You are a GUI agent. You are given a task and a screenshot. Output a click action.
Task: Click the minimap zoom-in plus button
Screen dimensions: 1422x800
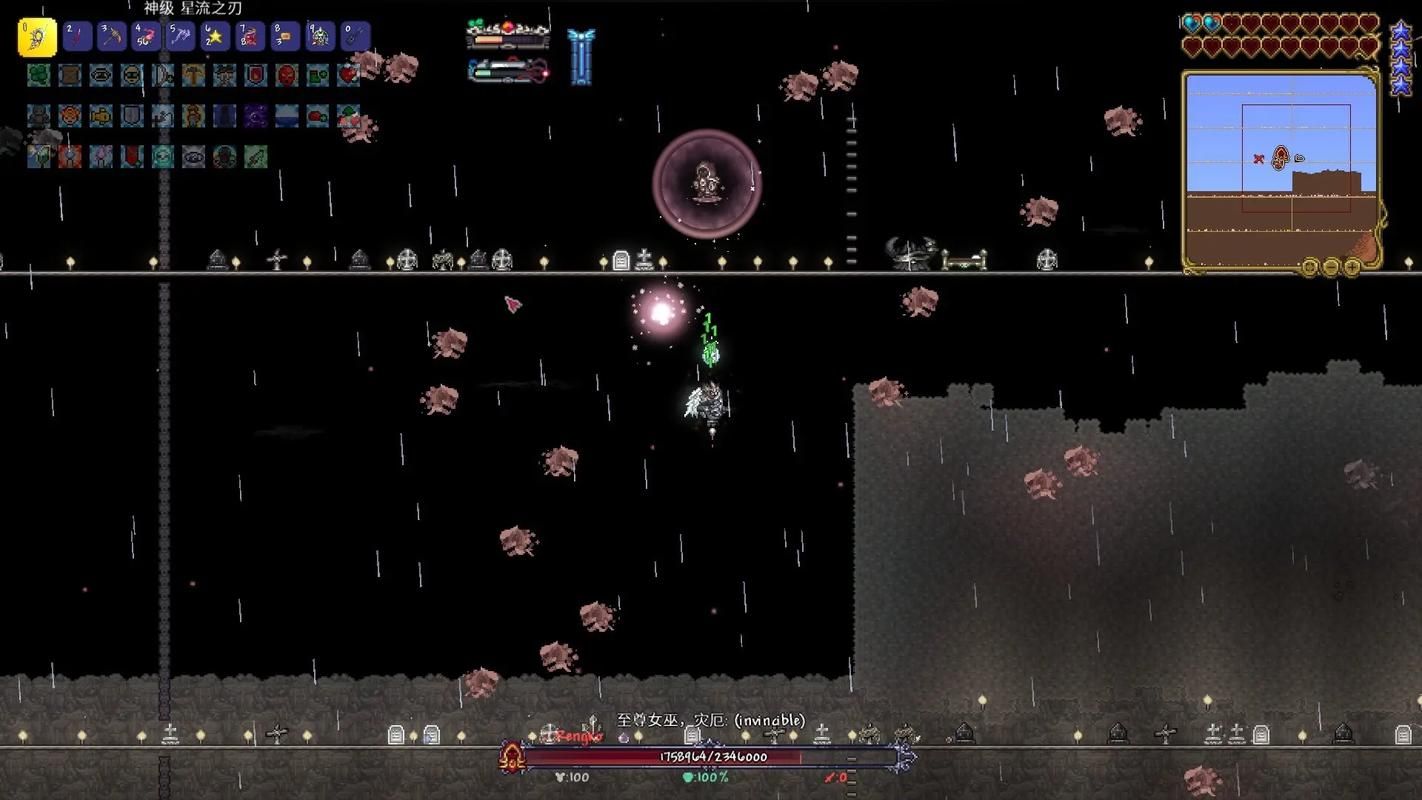pyautogui.click(x=1352, y=266)
